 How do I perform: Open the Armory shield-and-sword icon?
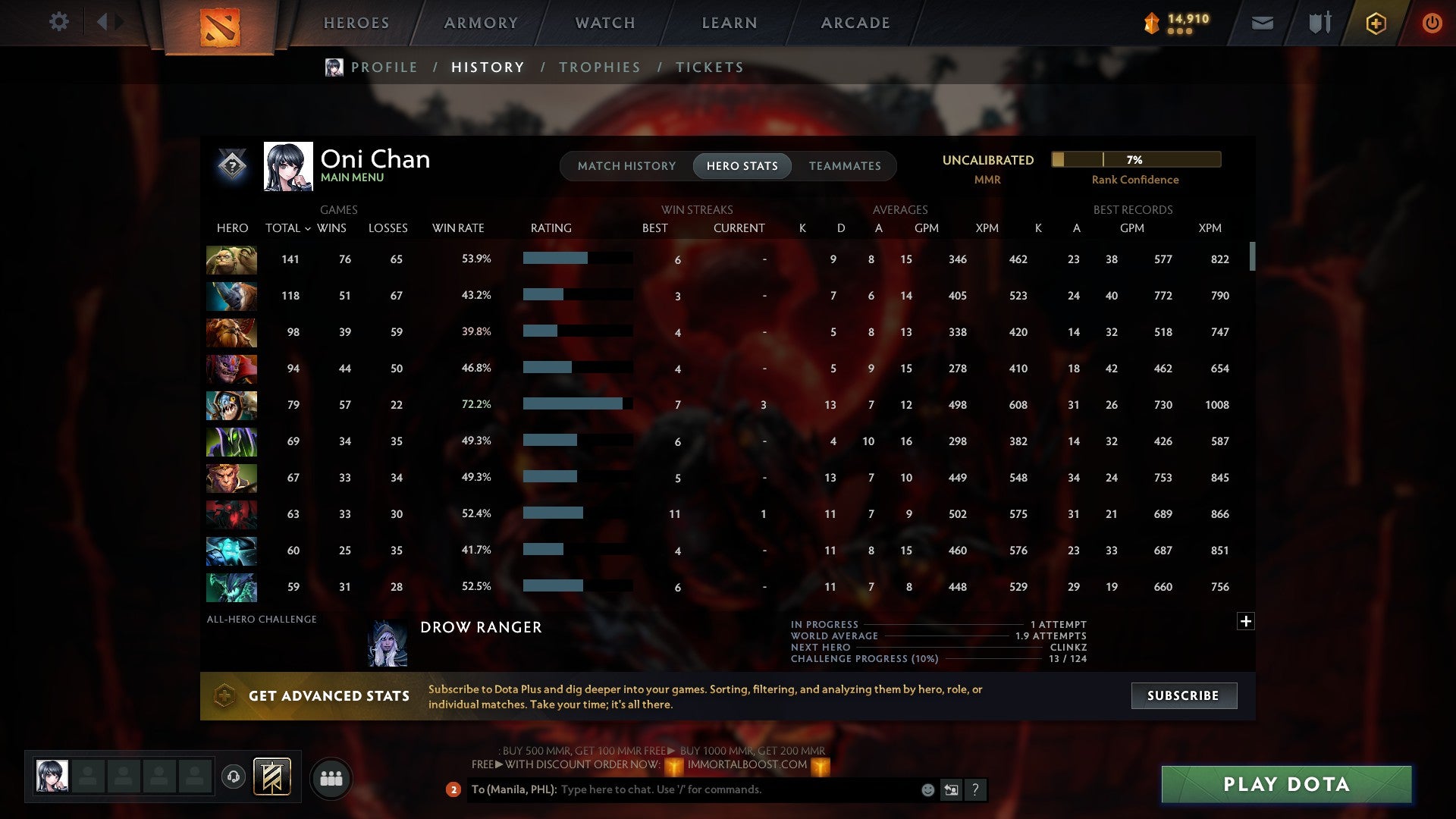tap(1319, 23)
